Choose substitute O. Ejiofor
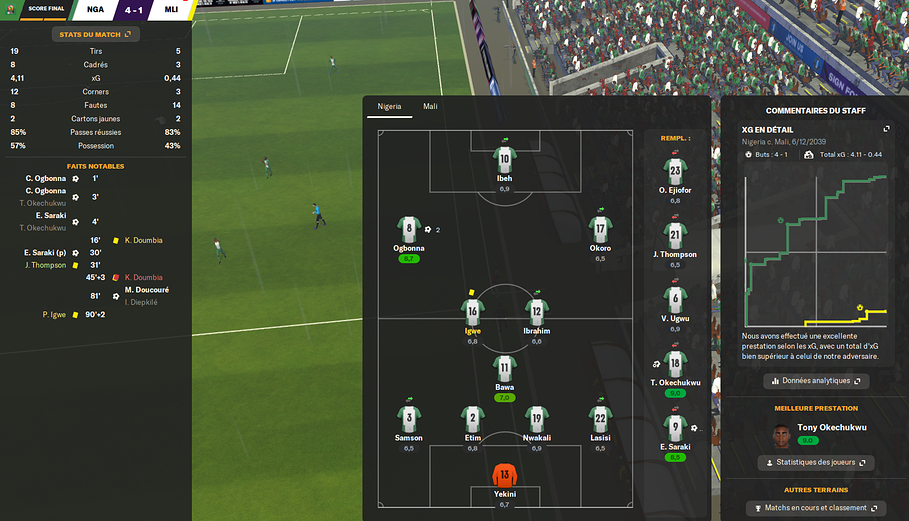The image size is (909, 521). click(675, 172)
